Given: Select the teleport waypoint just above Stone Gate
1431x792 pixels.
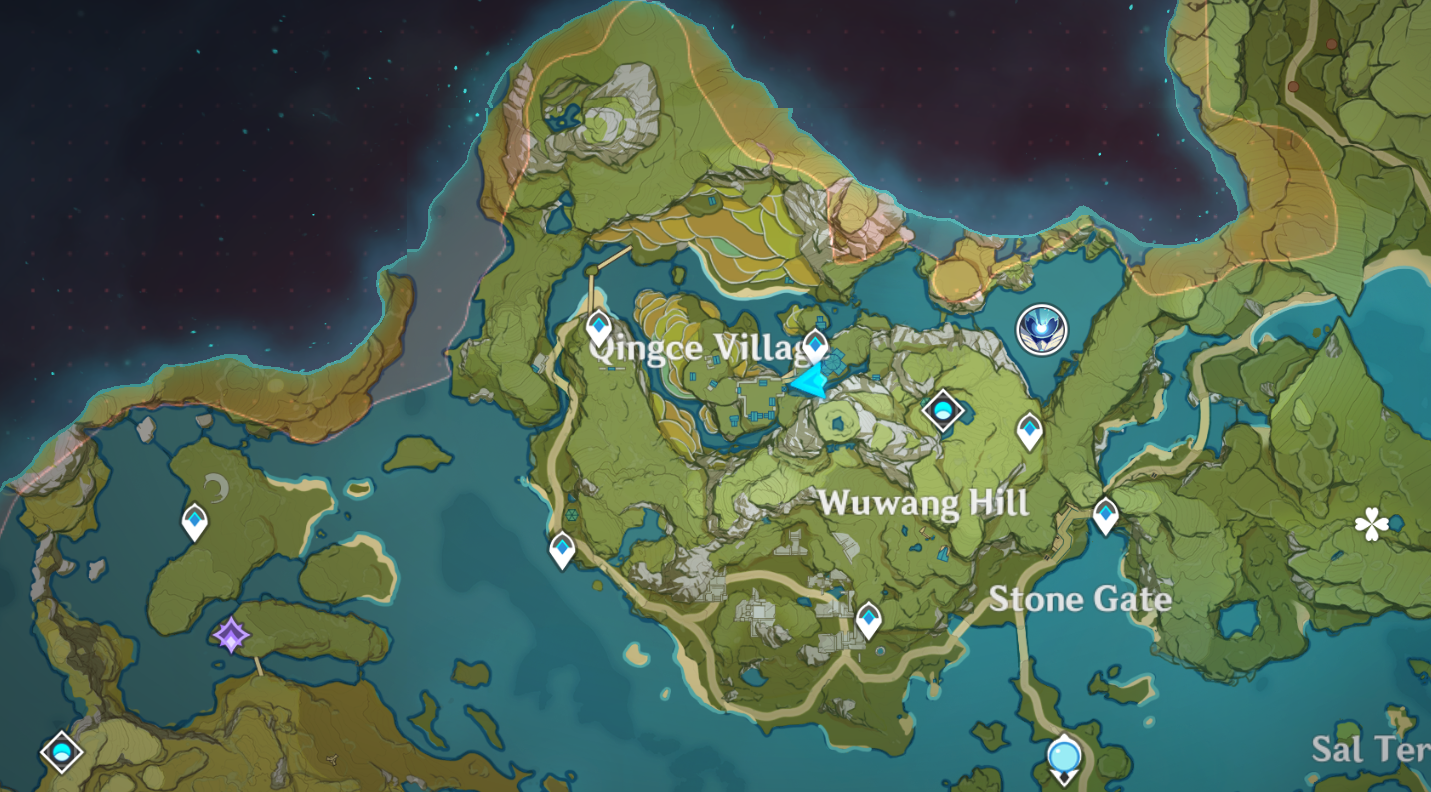Looking at the screenshot, I should (1105, 515).
